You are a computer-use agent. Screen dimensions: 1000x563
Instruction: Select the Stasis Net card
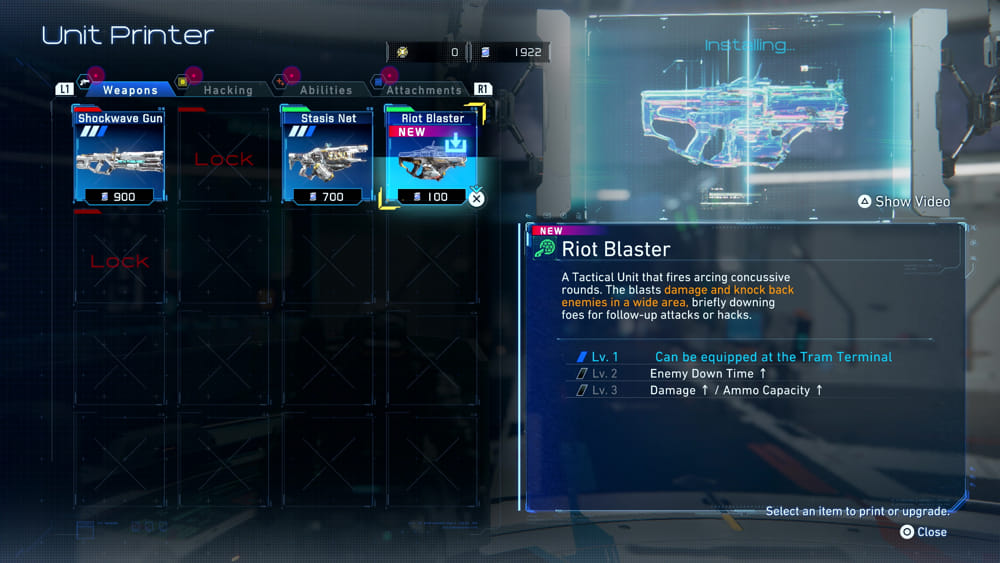coord(328,157)
